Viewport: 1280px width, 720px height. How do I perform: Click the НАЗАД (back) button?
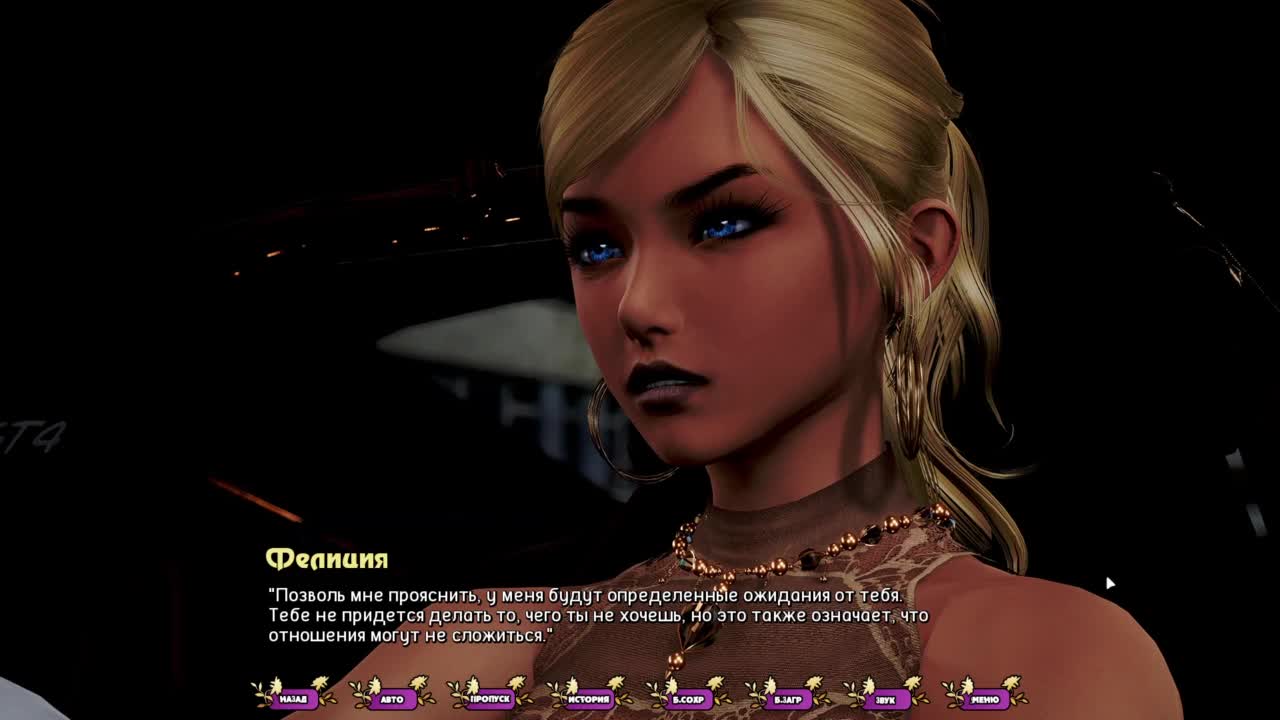point(293,699)
